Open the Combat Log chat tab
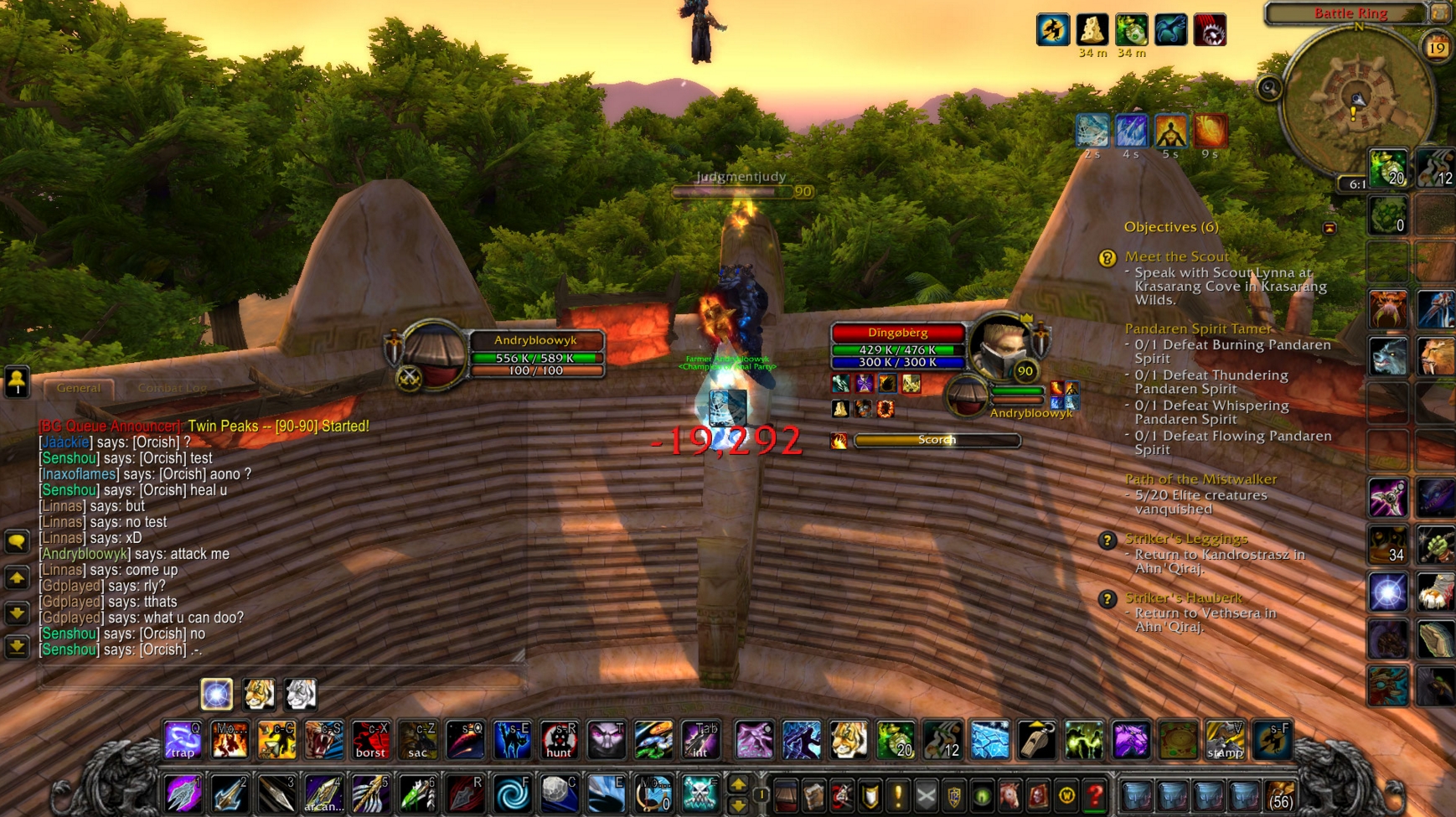The height and width of the screenshot is (817, 1456). [x=172, y=388]
